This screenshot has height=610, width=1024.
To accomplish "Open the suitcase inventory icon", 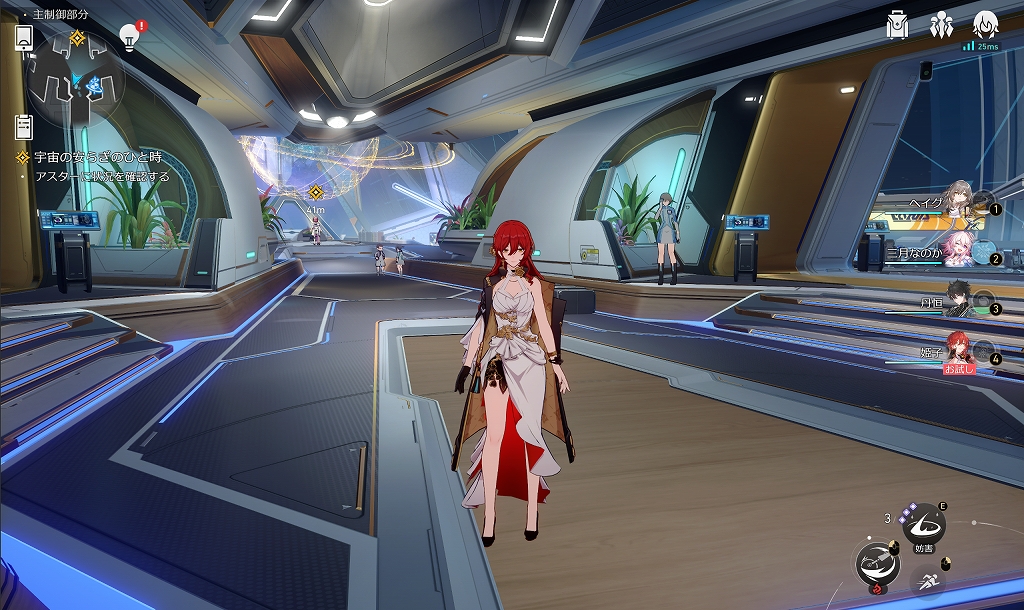I will tap(897, 26).
